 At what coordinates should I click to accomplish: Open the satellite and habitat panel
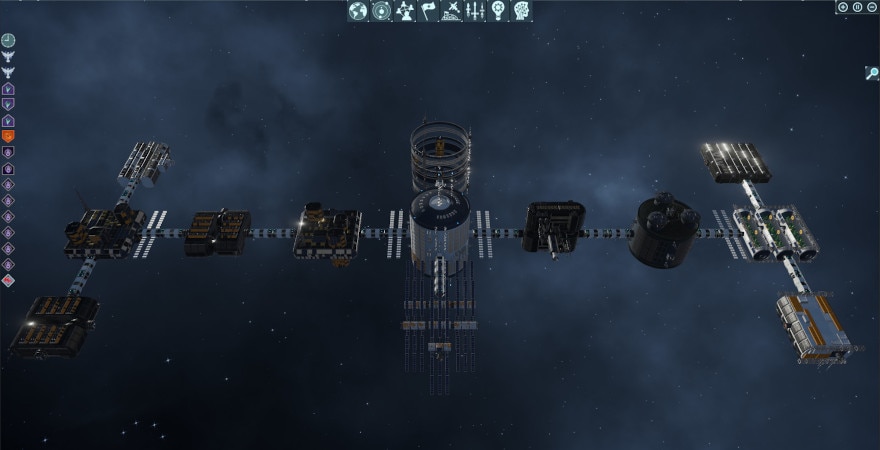451,11
